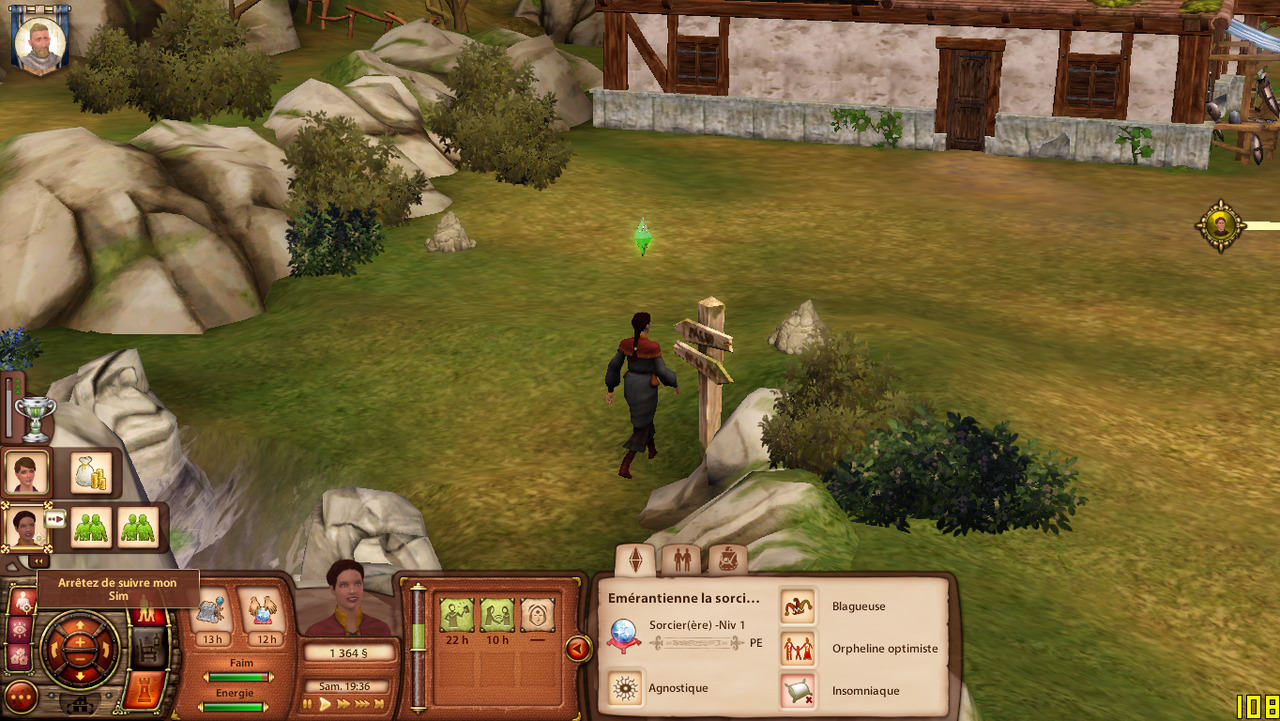Collapse the sim info panel with the red arrow
This screenshot has height=721, width=1280.
[x=578, y=649]
